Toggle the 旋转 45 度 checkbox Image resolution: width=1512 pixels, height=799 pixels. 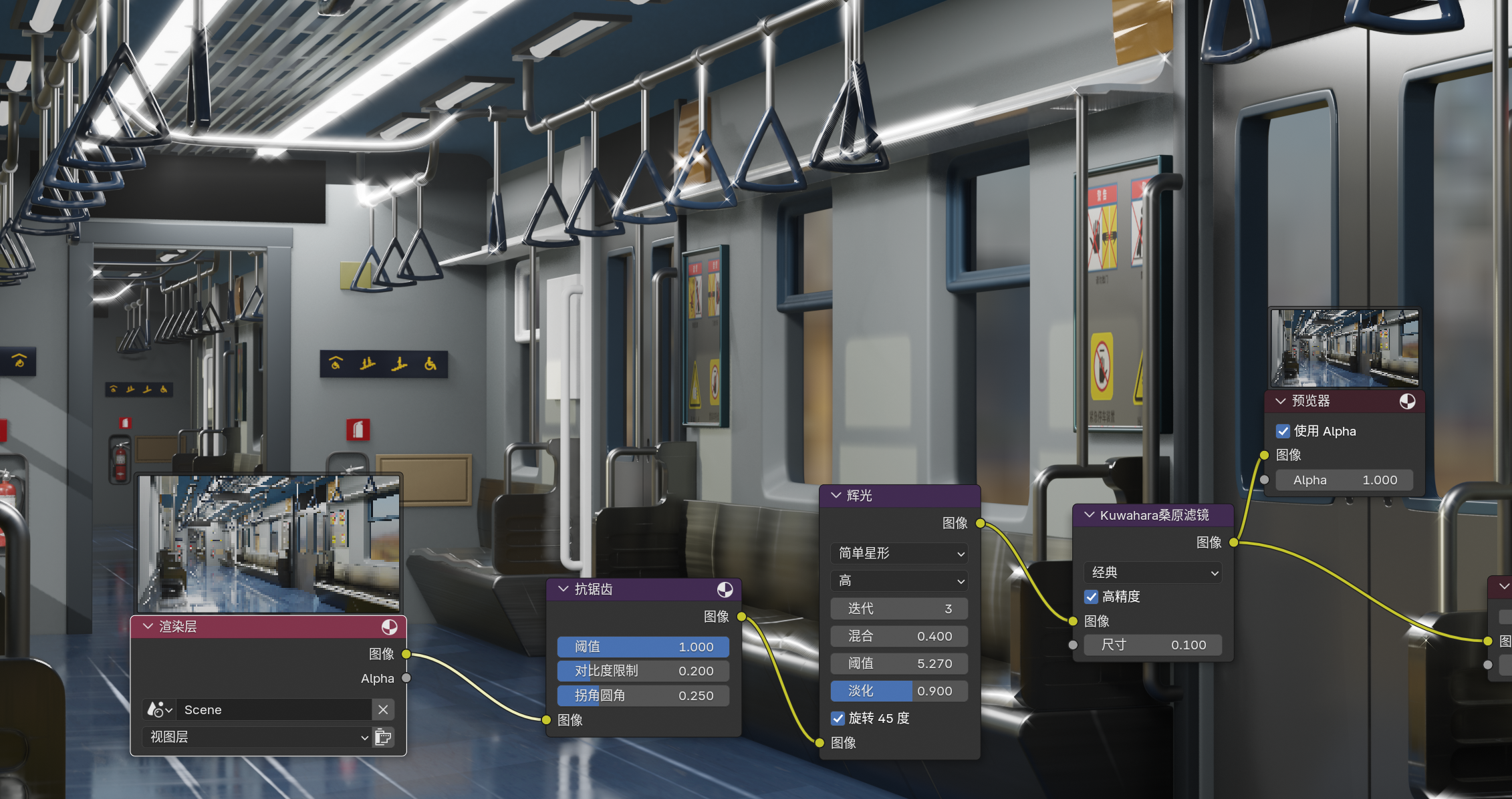(838, 718)
